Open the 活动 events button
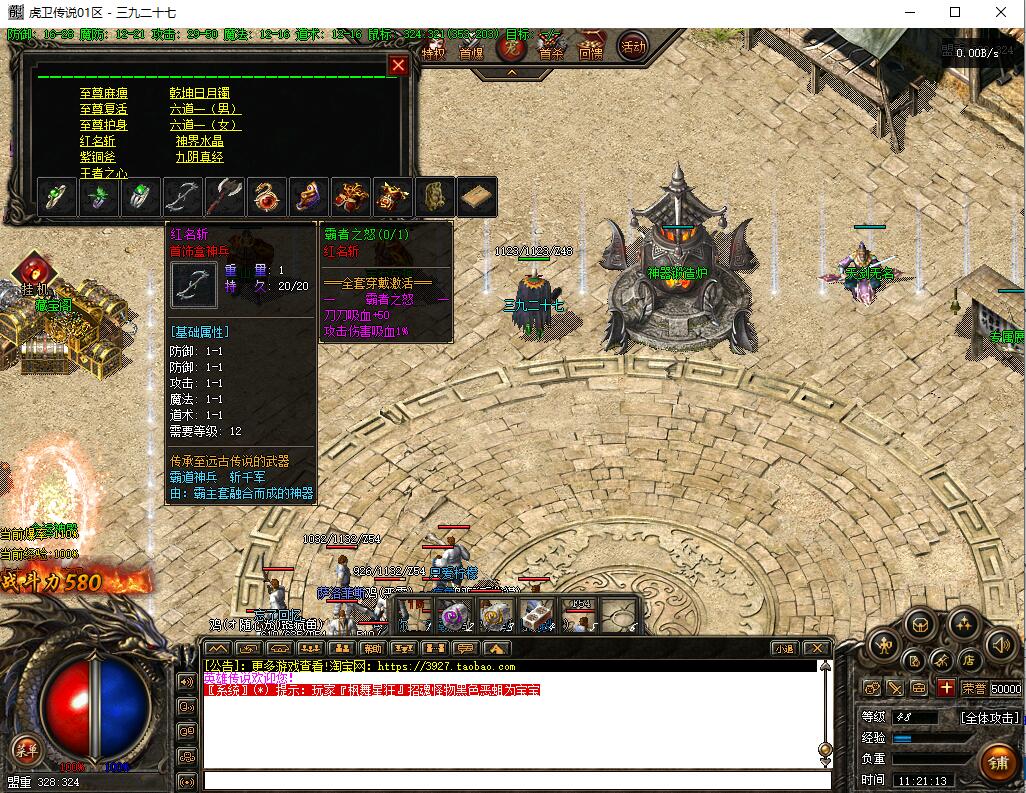This screenshot has height=793, width=1026. [632, 45]
